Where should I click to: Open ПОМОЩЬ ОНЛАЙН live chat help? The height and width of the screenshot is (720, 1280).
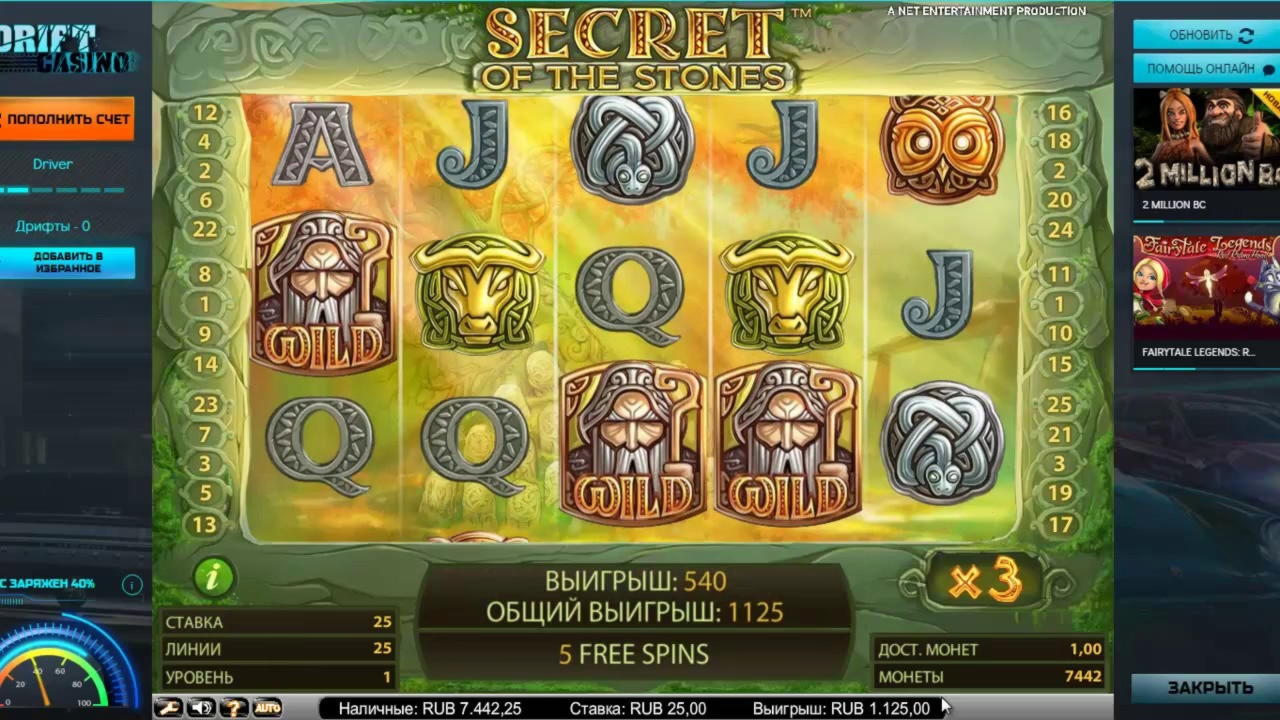tap(1205, 69)
